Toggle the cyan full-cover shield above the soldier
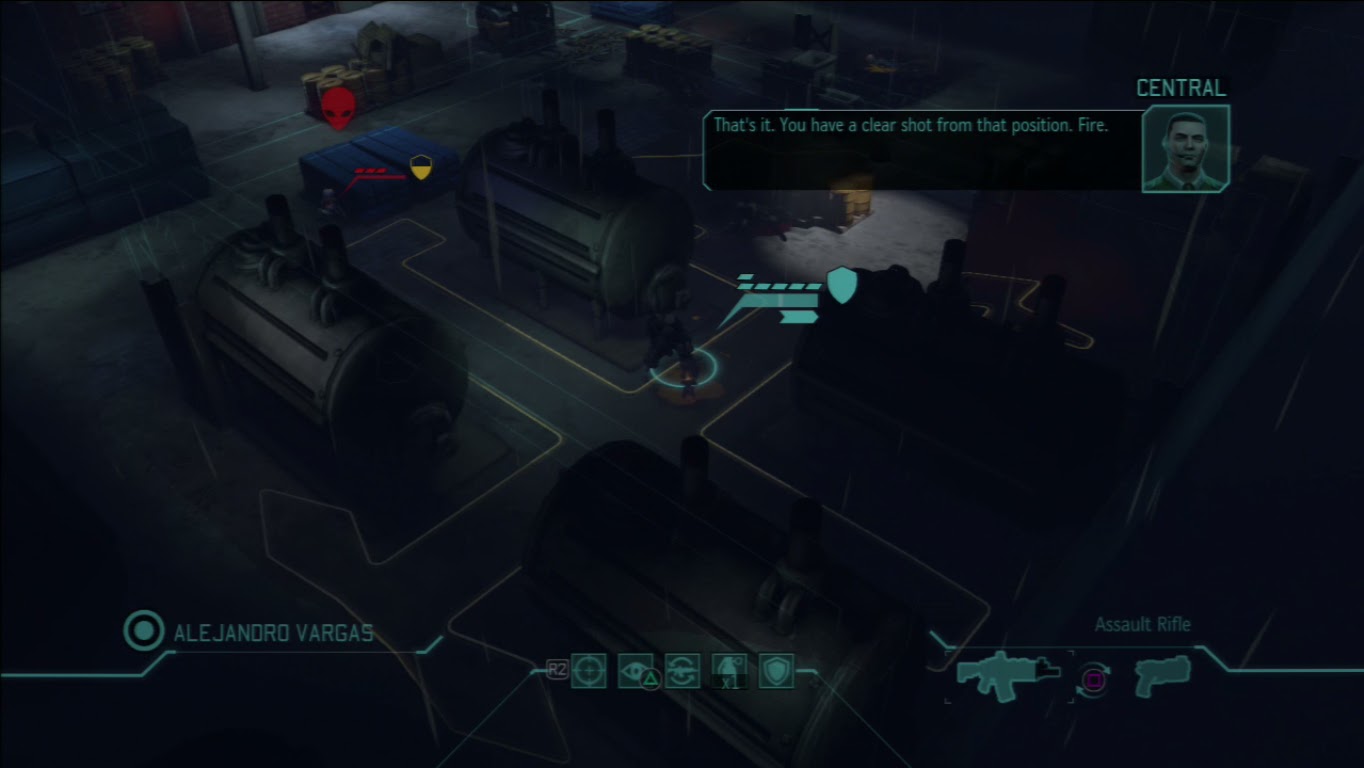Screen dimensions: 1364x768 (840, 286)
